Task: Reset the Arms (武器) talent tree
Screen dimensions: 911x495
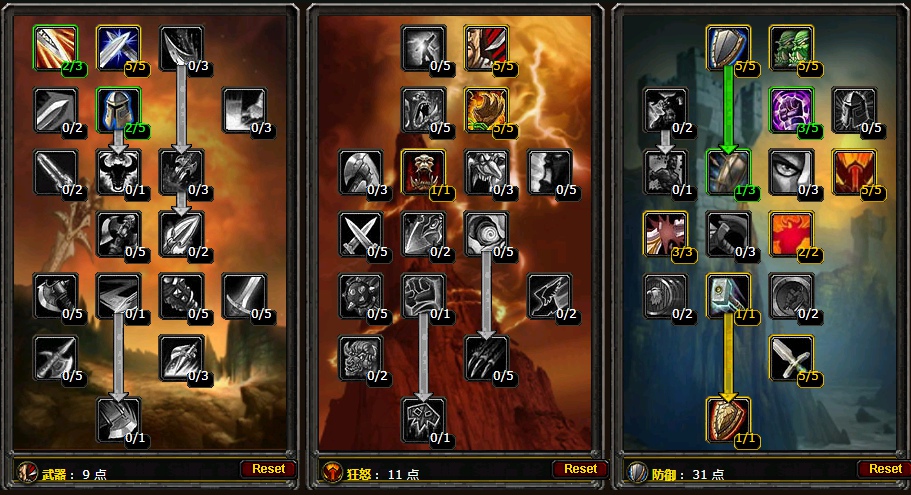Action: pyautogui.click(x=268, y=468)
